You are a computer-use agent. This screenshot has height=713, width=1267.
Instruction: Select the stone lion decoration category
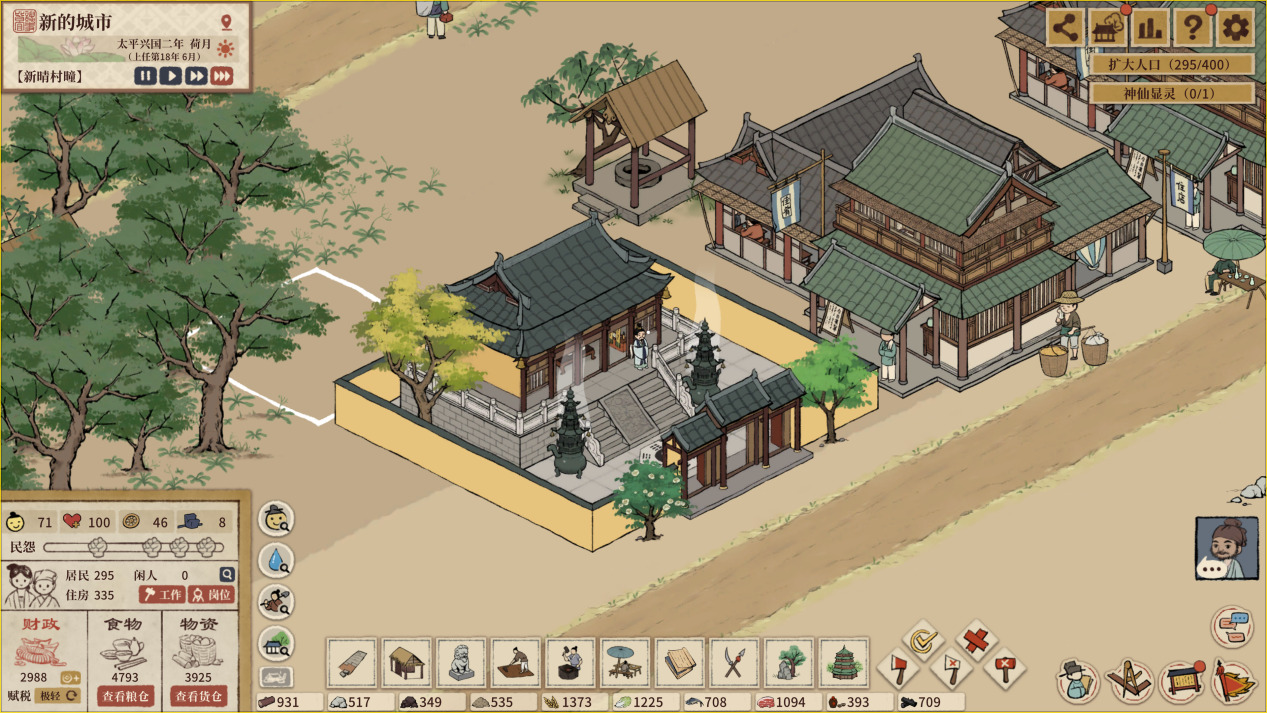pyautogui.click(x=461, y=662)
